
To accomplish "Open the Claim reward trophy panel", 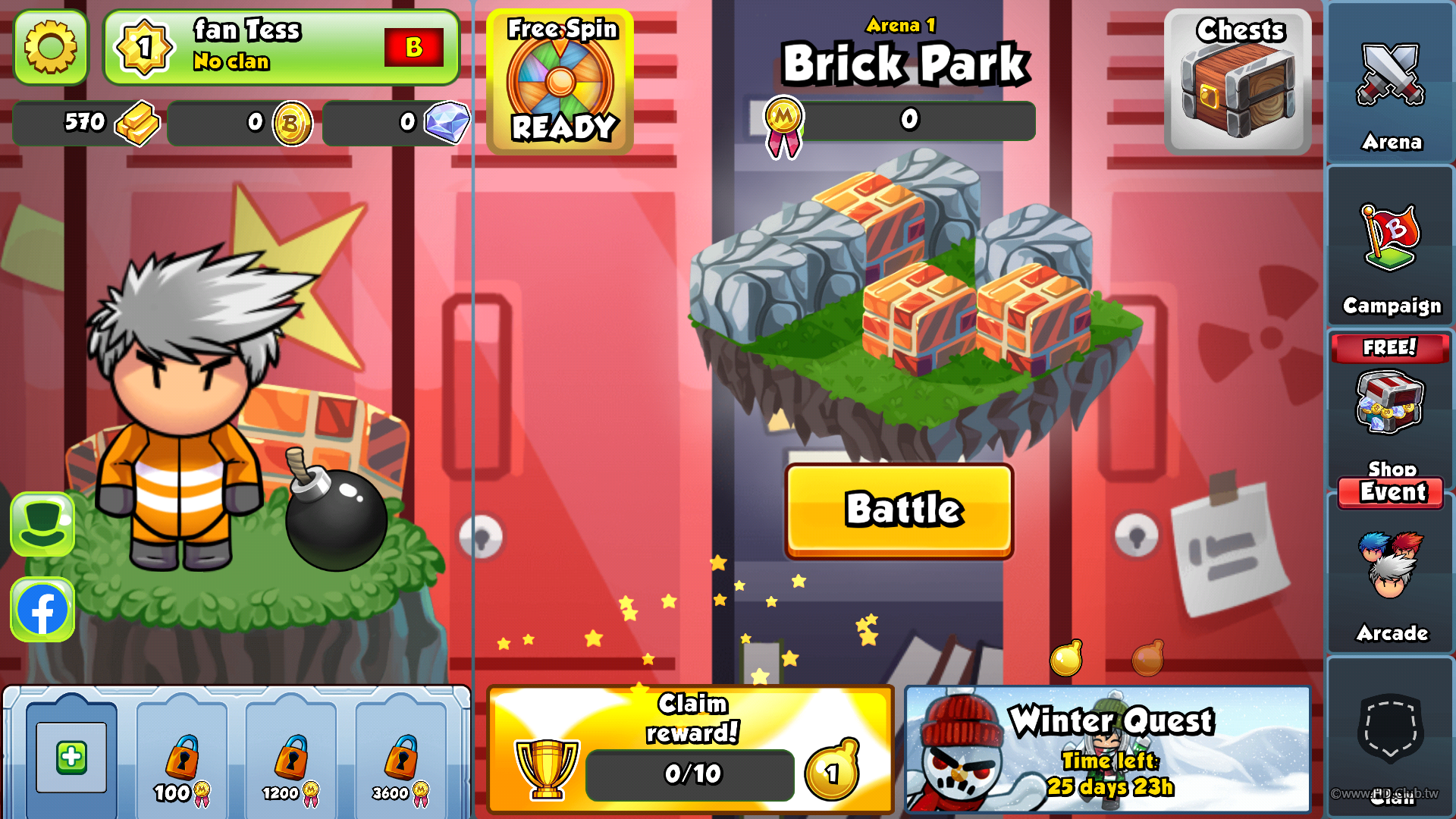I will tap(691, 749).
